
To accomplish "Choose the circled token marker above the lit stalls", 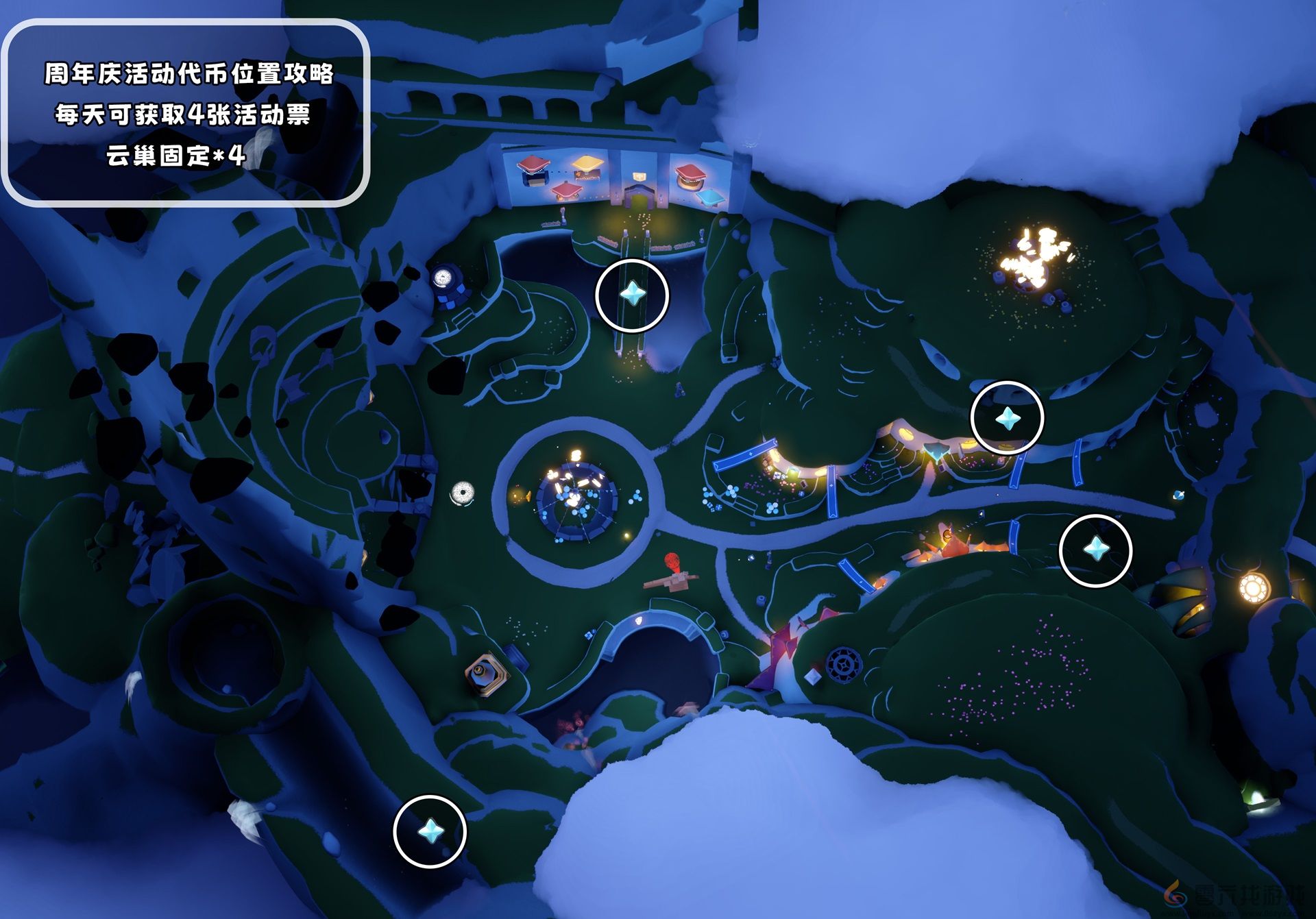I will (1008, 418).
